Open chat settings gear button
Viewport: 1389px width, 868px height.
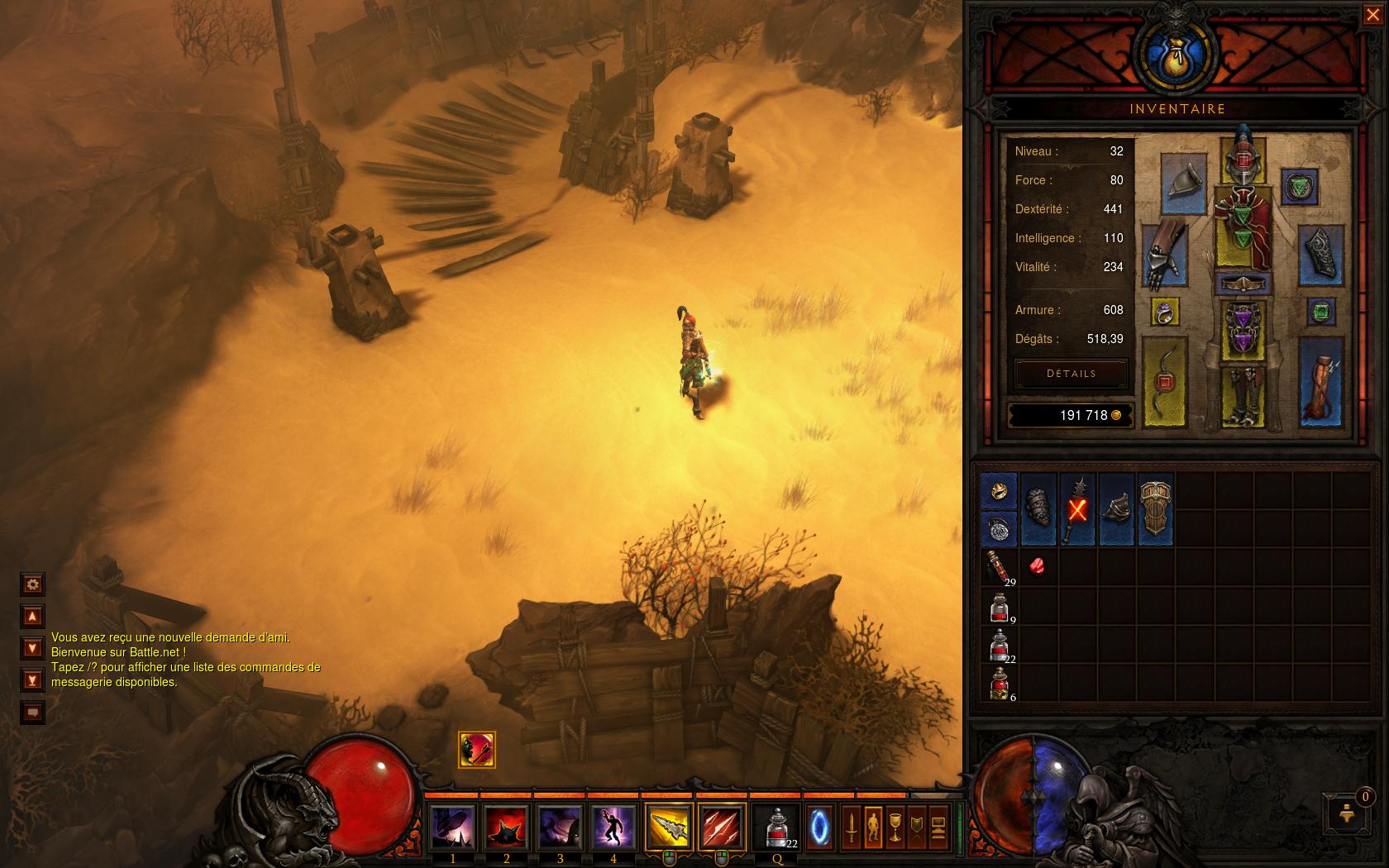[32, 584]
